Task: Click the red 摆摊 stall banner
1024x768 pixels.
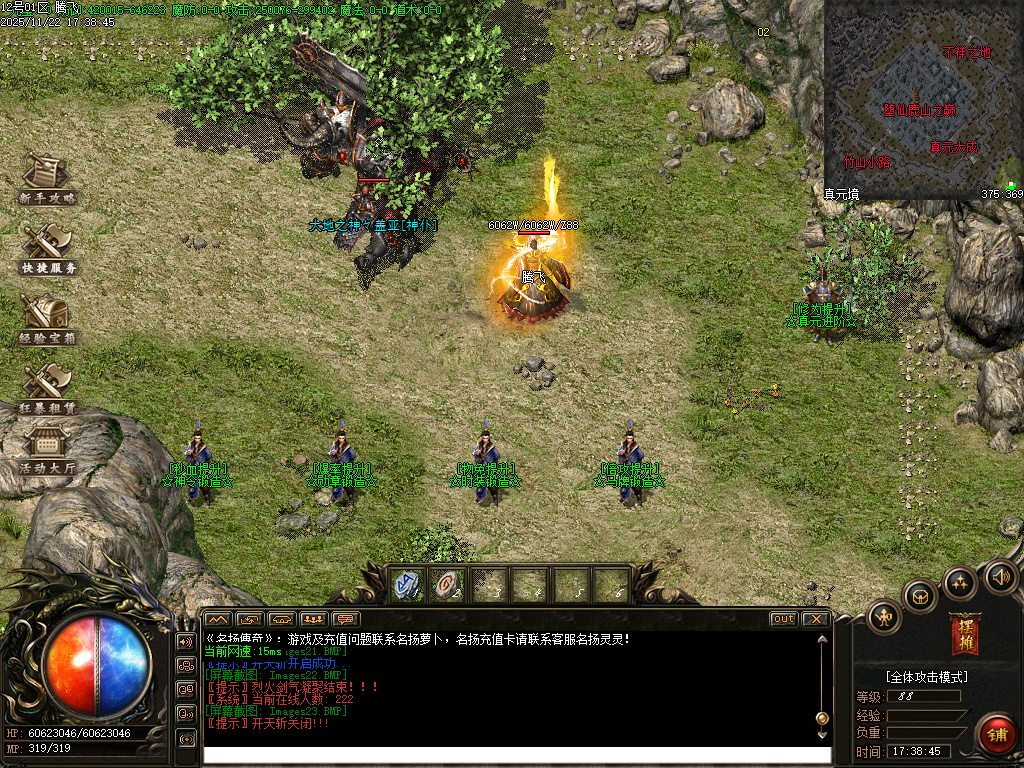Action: tap(965, 634)
